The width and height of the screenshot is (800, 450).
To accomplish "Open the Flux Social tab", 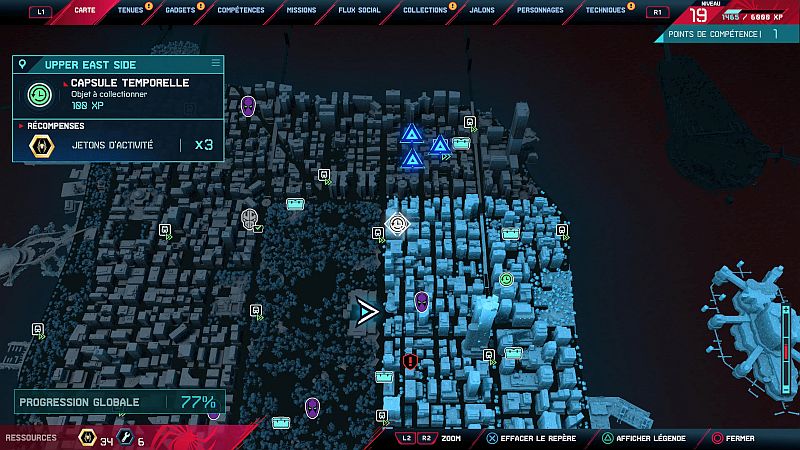I will pyautogui.click(x=361, y=10).
